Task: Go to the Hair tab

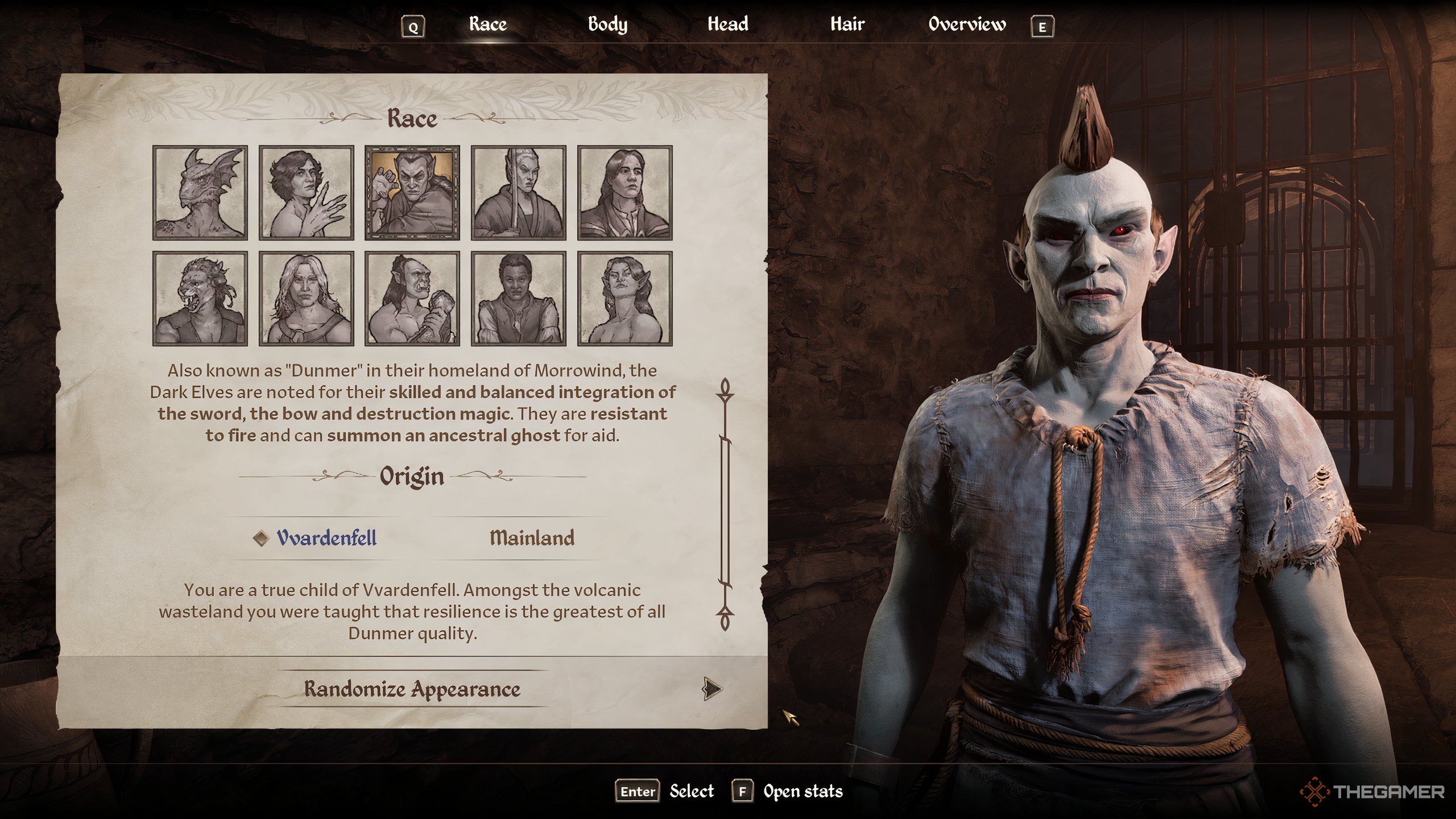Action: click(847, 24)
